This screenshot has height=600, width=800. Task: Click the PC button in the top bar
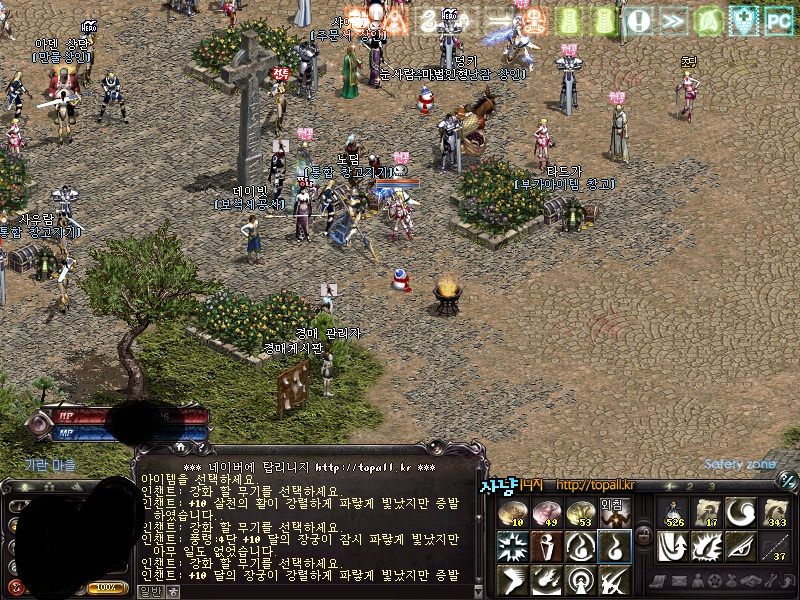click(x=777, y=18)
